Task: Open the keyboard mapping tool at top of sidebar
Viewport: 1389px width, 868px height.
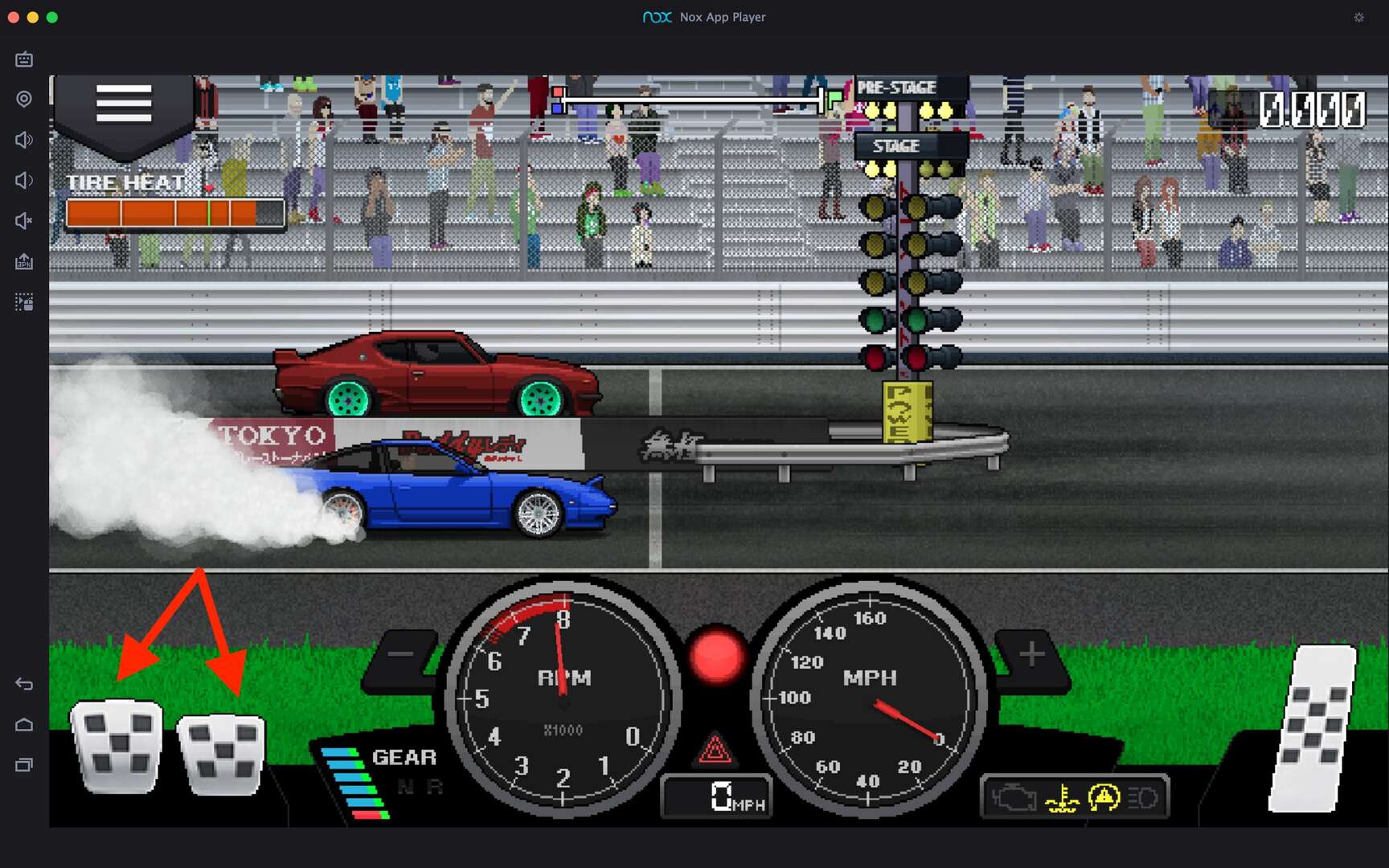Action: (23, 59)
